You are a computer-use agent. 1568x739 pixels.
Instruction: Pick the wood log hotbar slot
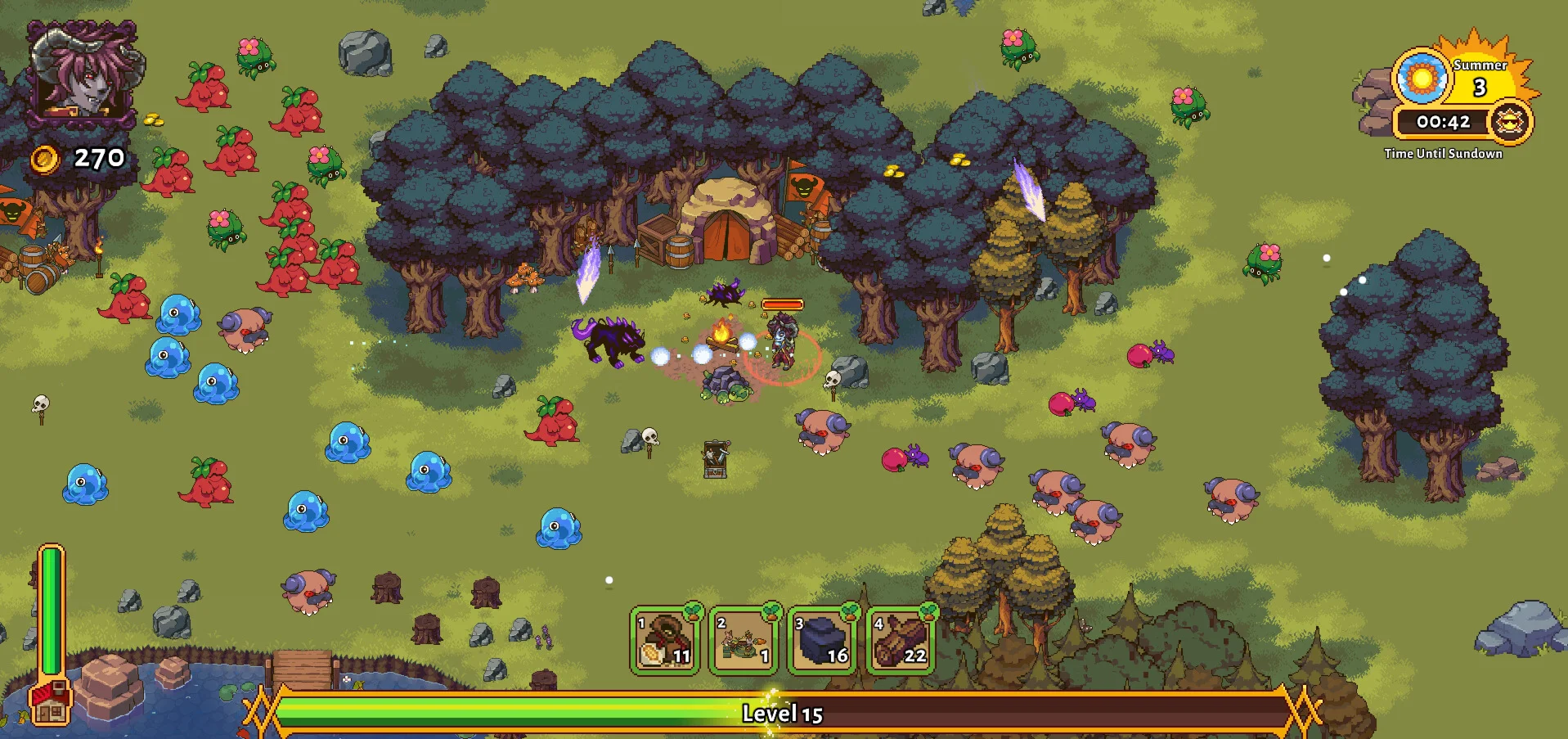pyautogui.click(x=900, y=641)
